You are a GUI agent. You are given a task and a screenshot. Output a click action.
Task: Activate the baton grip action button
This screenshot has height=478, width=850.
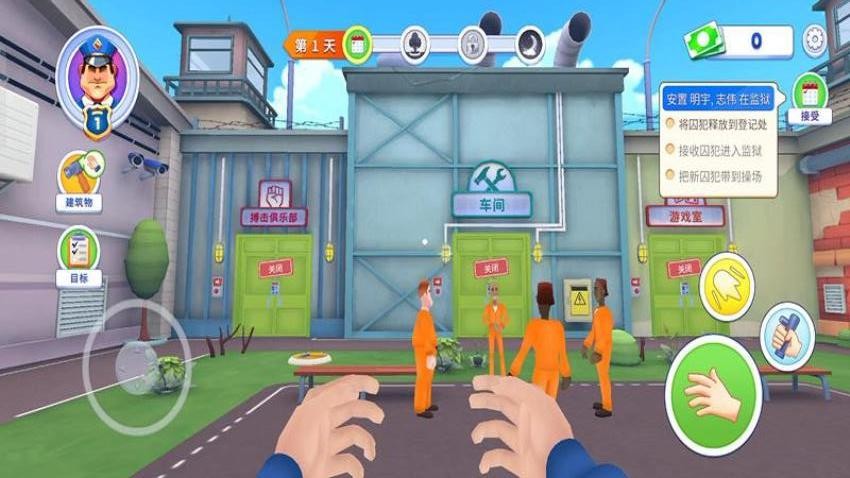[788, 334]
